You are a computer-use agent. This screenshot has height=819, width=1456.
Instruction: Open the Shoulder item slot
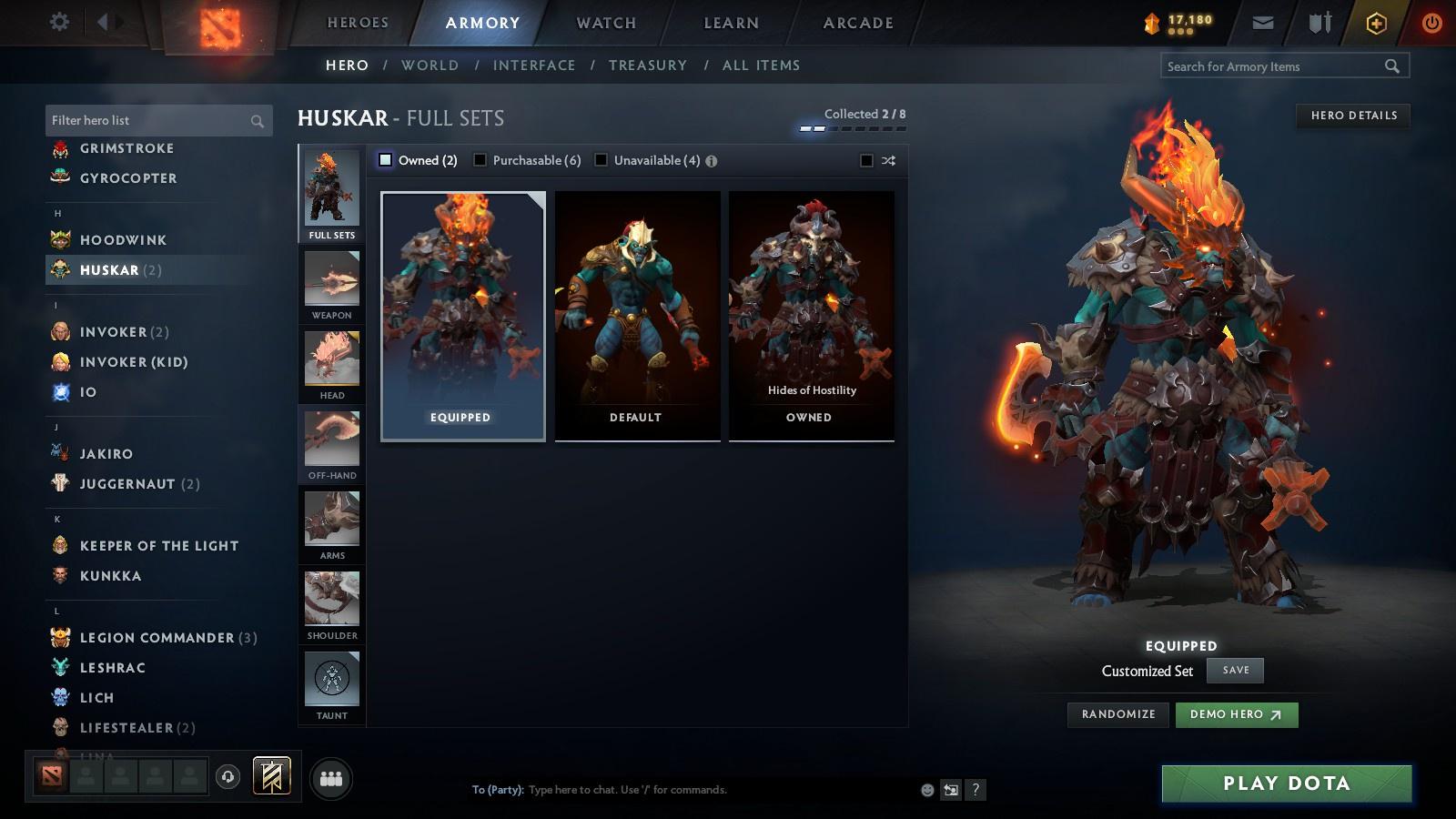(x=330, y=602)
